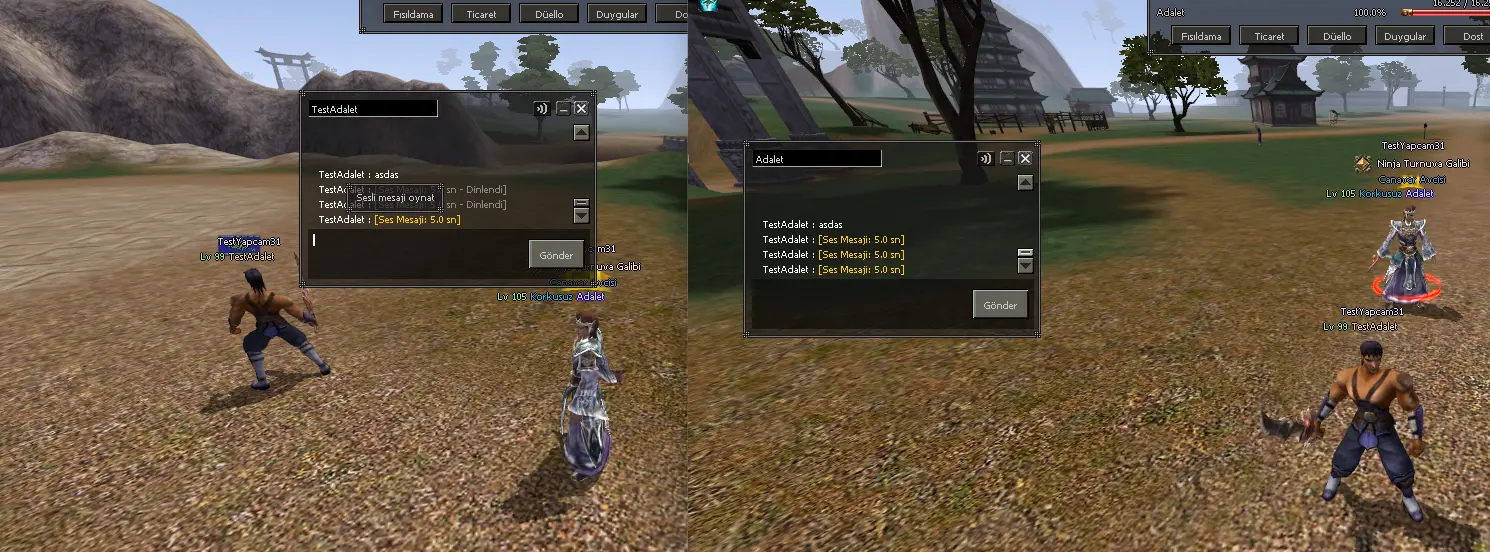Send the message in the Adalet whisper window
1490x552 pixels.
1000,305
